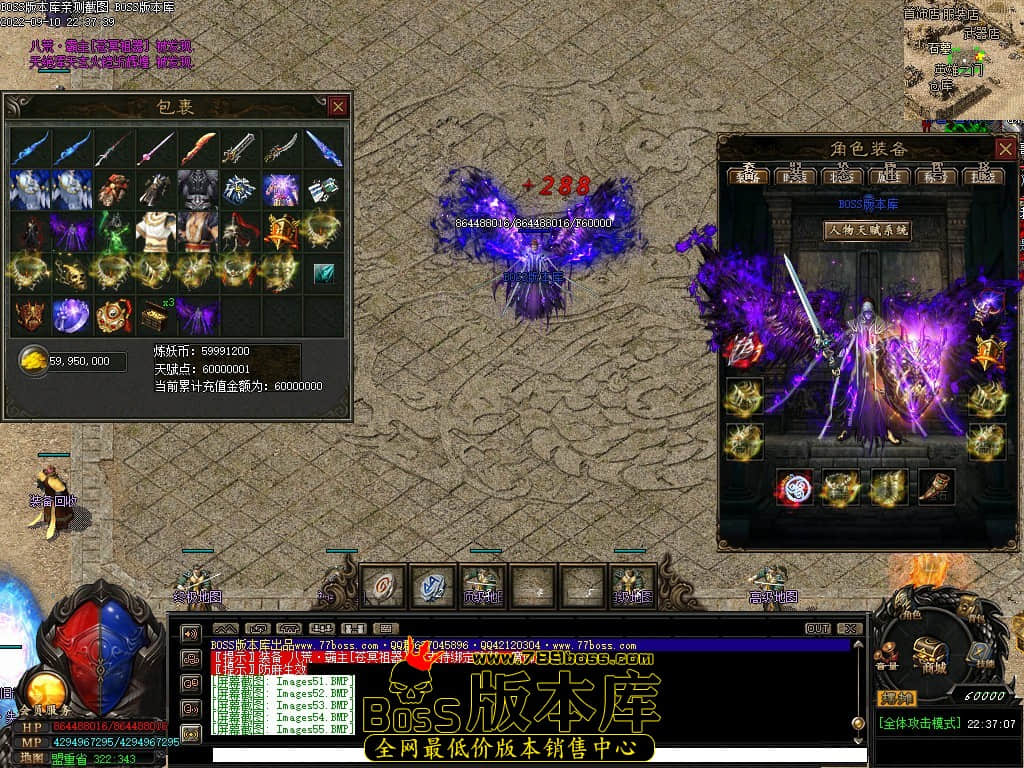The image size is (1024, 768).
Task: Toggle the 全体攻击模式 attack mode label
Action: tap(919, 723)
